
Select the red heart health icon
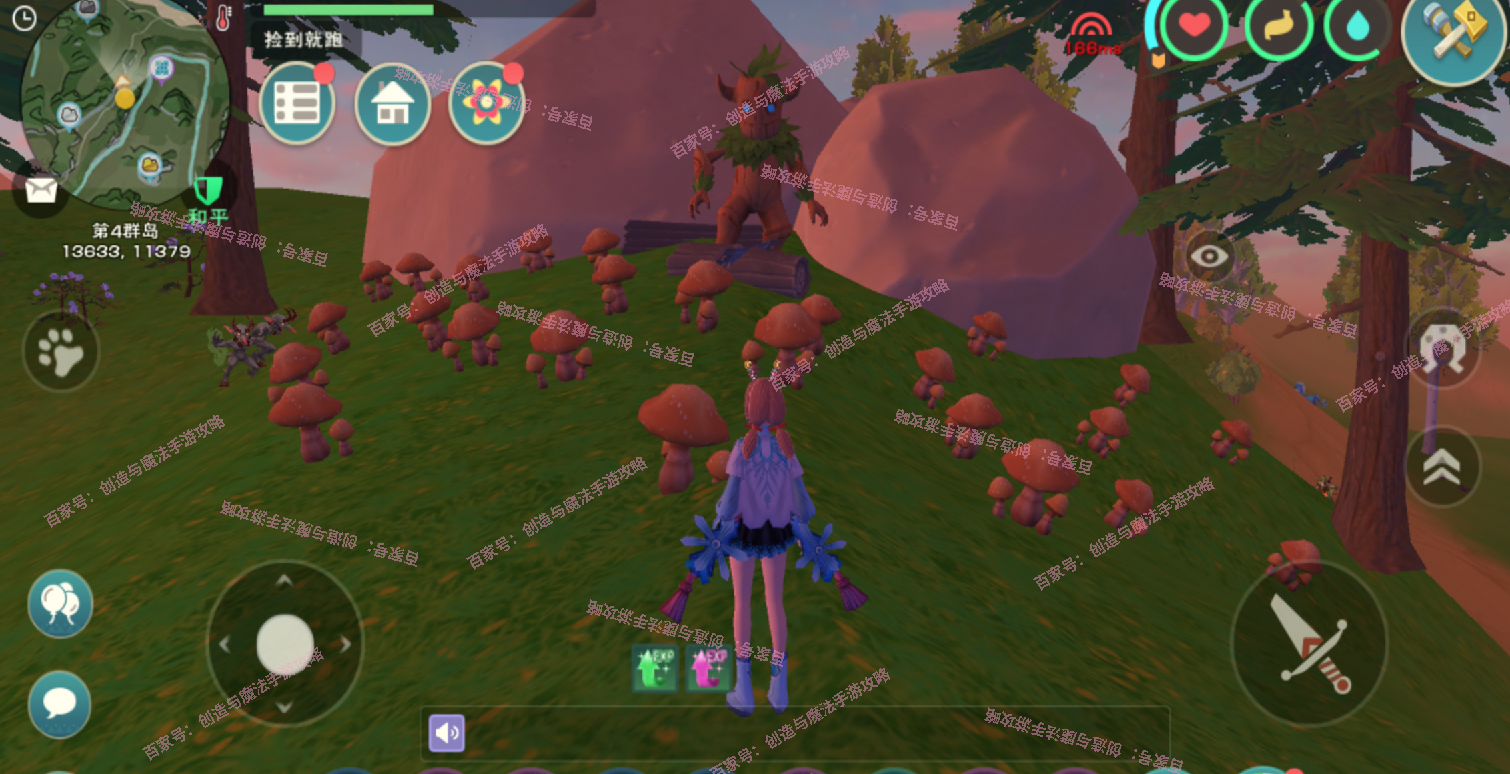(1194, 27)
